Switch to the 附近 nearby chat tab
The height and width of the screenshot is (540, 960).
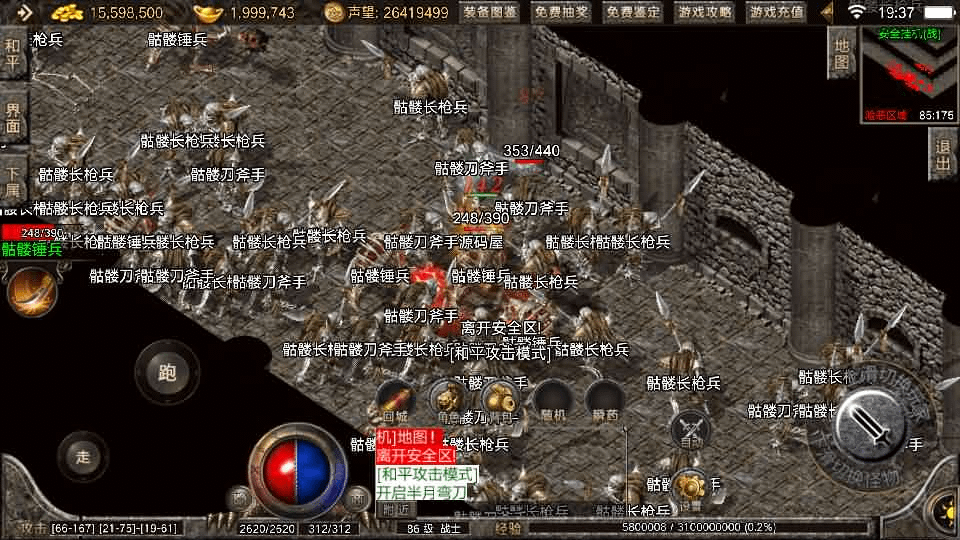pyautogui.click(x=395, y=509)
